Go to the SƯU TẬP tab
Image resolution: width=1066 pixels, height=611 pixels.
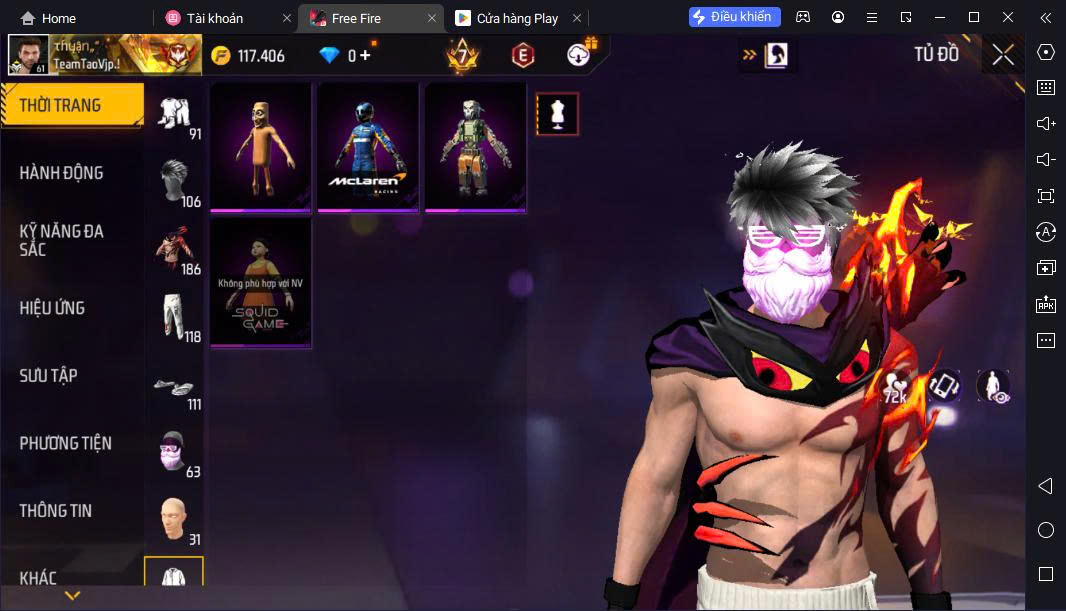[x=49, y=376]
